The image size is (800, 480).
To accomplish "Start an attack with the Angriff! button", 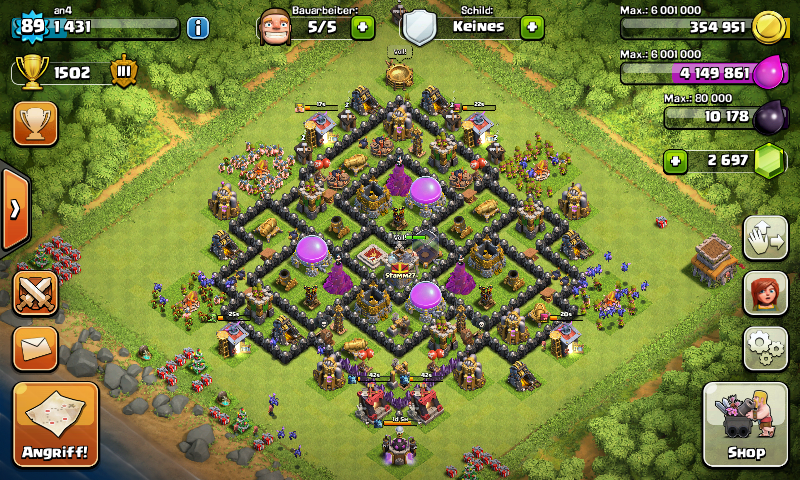I will click(56, 425).
